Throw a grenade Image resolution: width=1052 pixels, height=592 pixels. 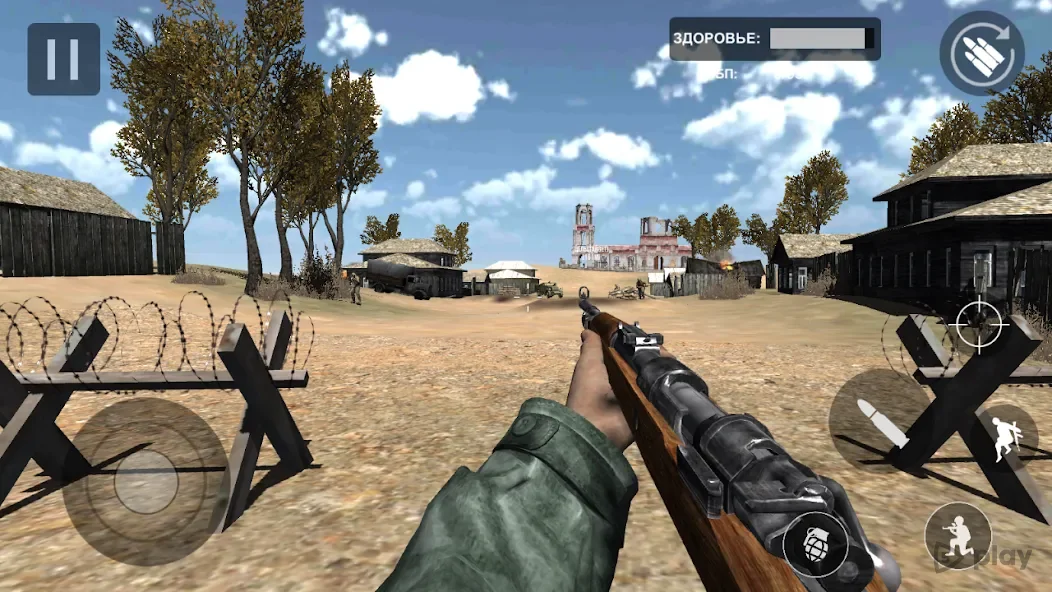tap(815, 545)
